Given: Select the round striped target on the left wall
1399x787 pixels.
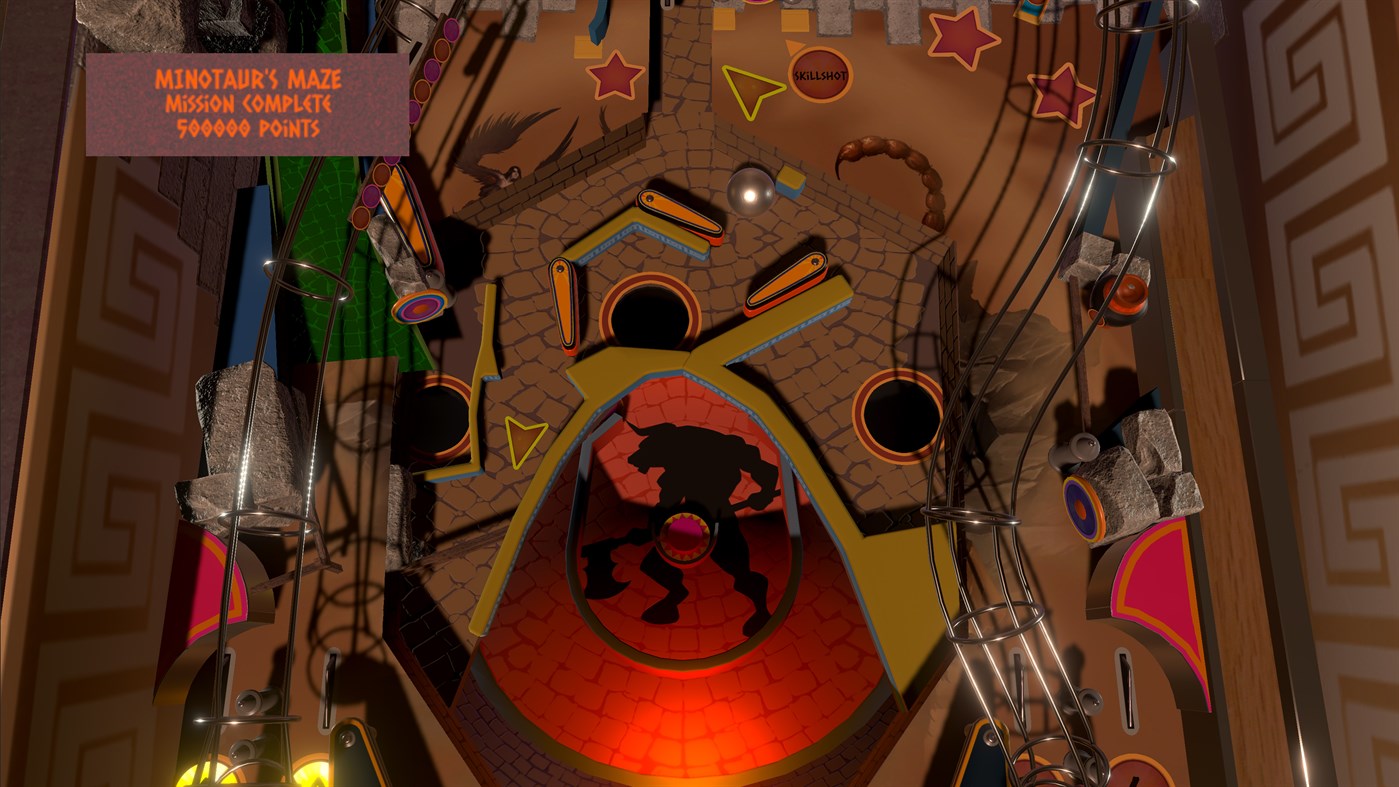Looking at the screenshot, I should pos(420,307).
